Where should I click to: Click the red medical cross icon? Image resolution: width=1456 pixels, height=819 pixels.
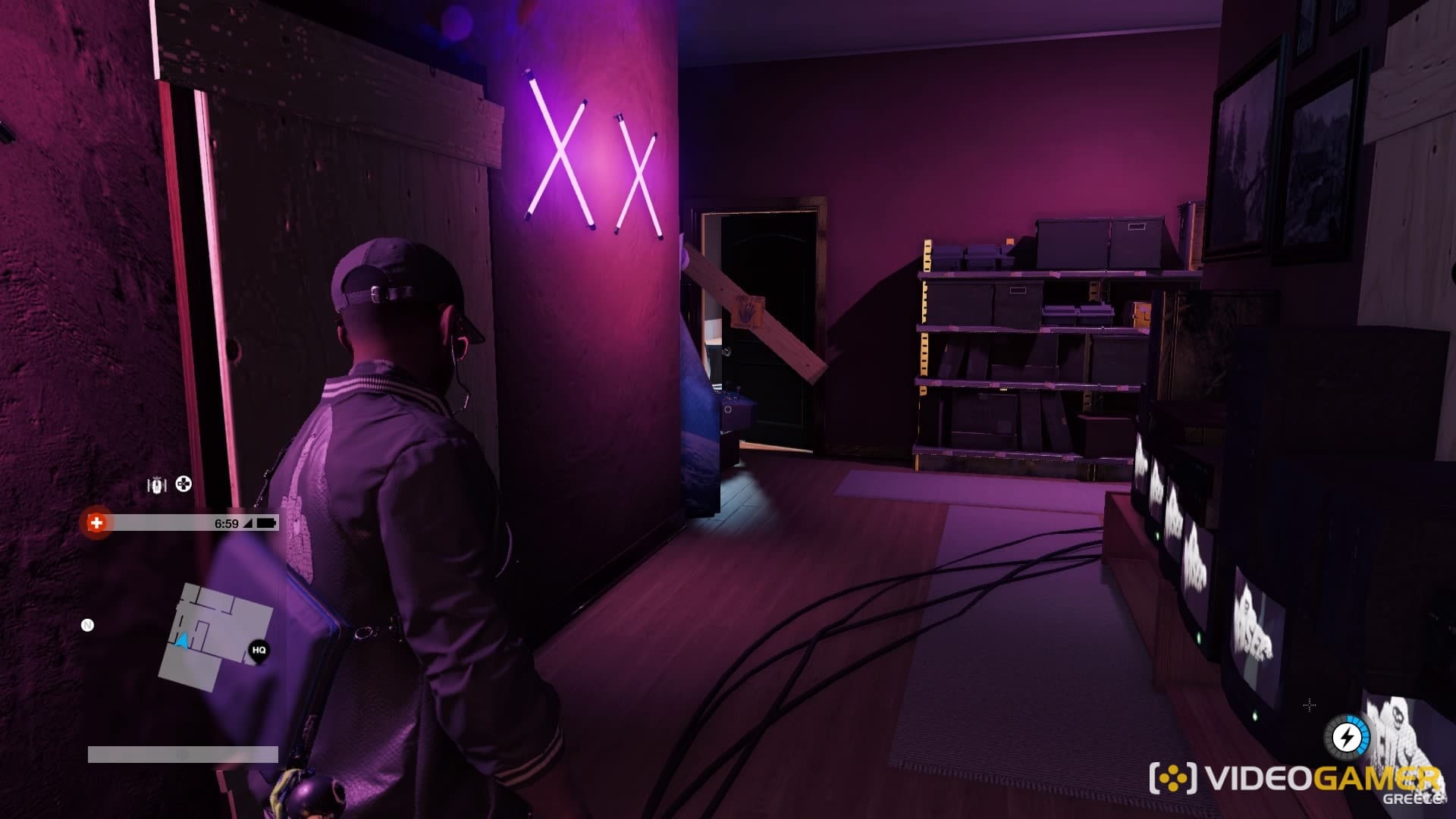96,522
